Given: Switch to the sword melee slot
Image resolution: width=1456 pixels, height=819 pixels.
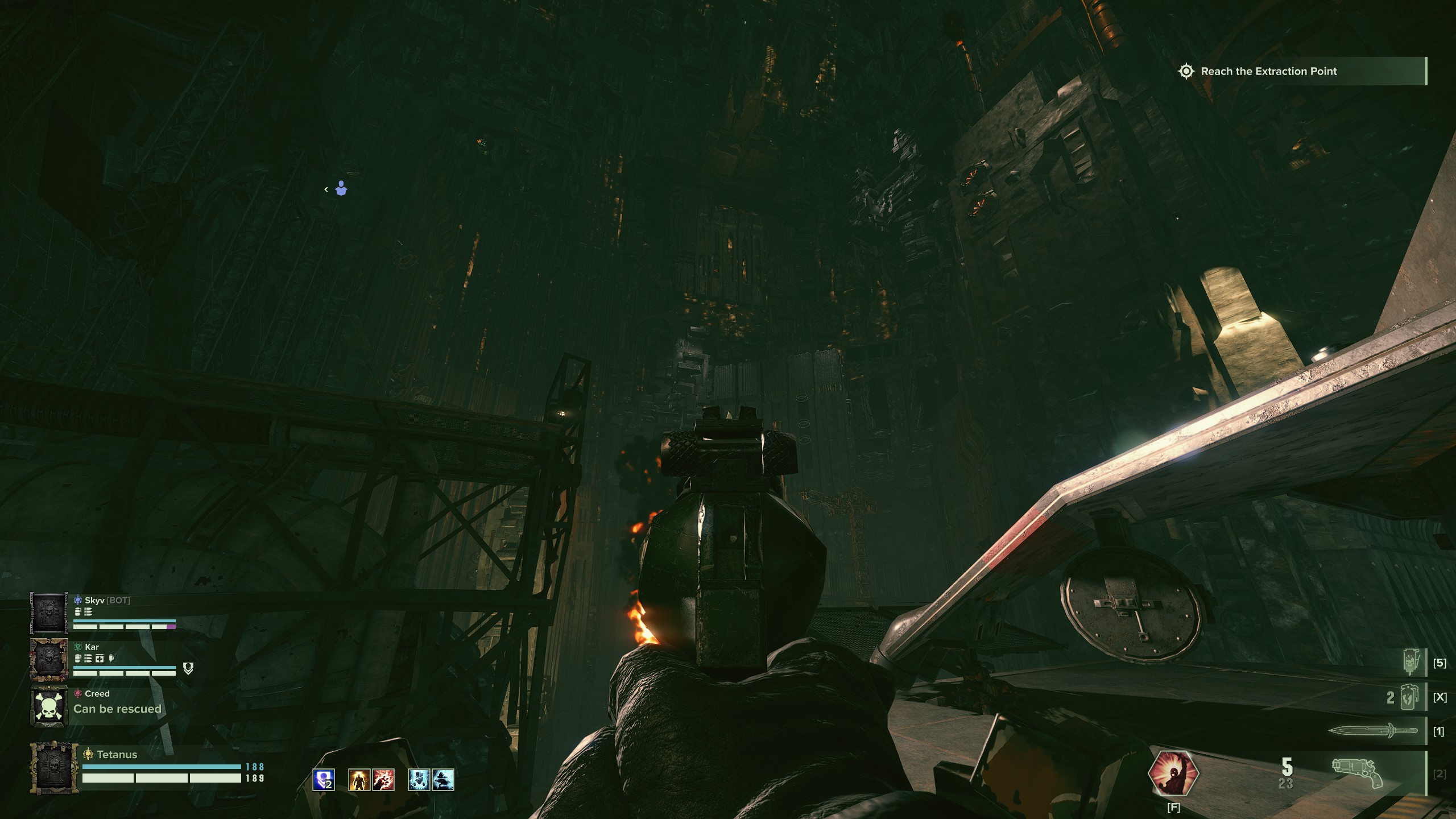Looking at the screenshot, I should tap(1372, 731).
